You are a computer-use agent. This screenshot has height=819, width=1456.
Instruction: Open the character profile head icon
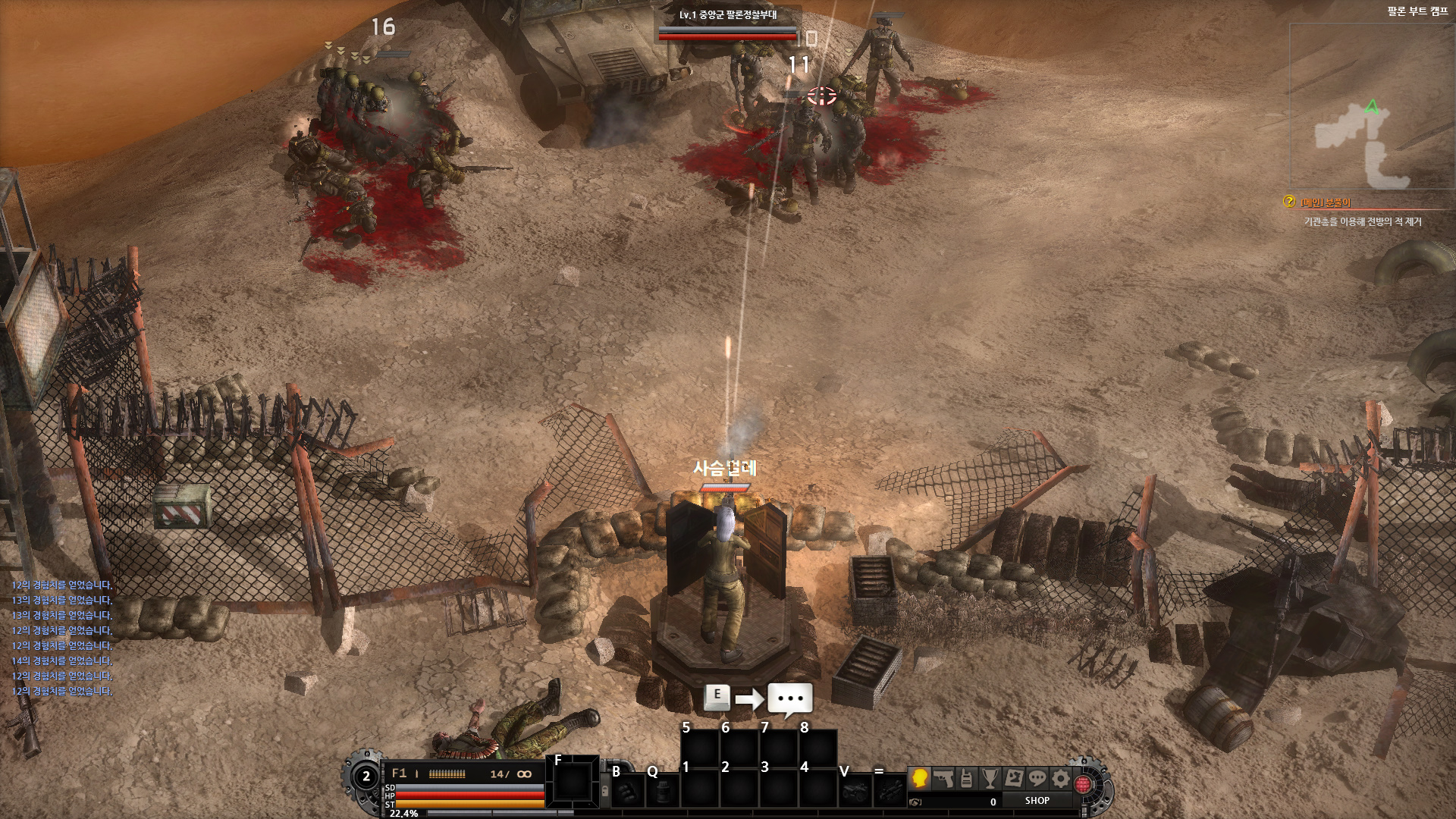click(920, 778)
